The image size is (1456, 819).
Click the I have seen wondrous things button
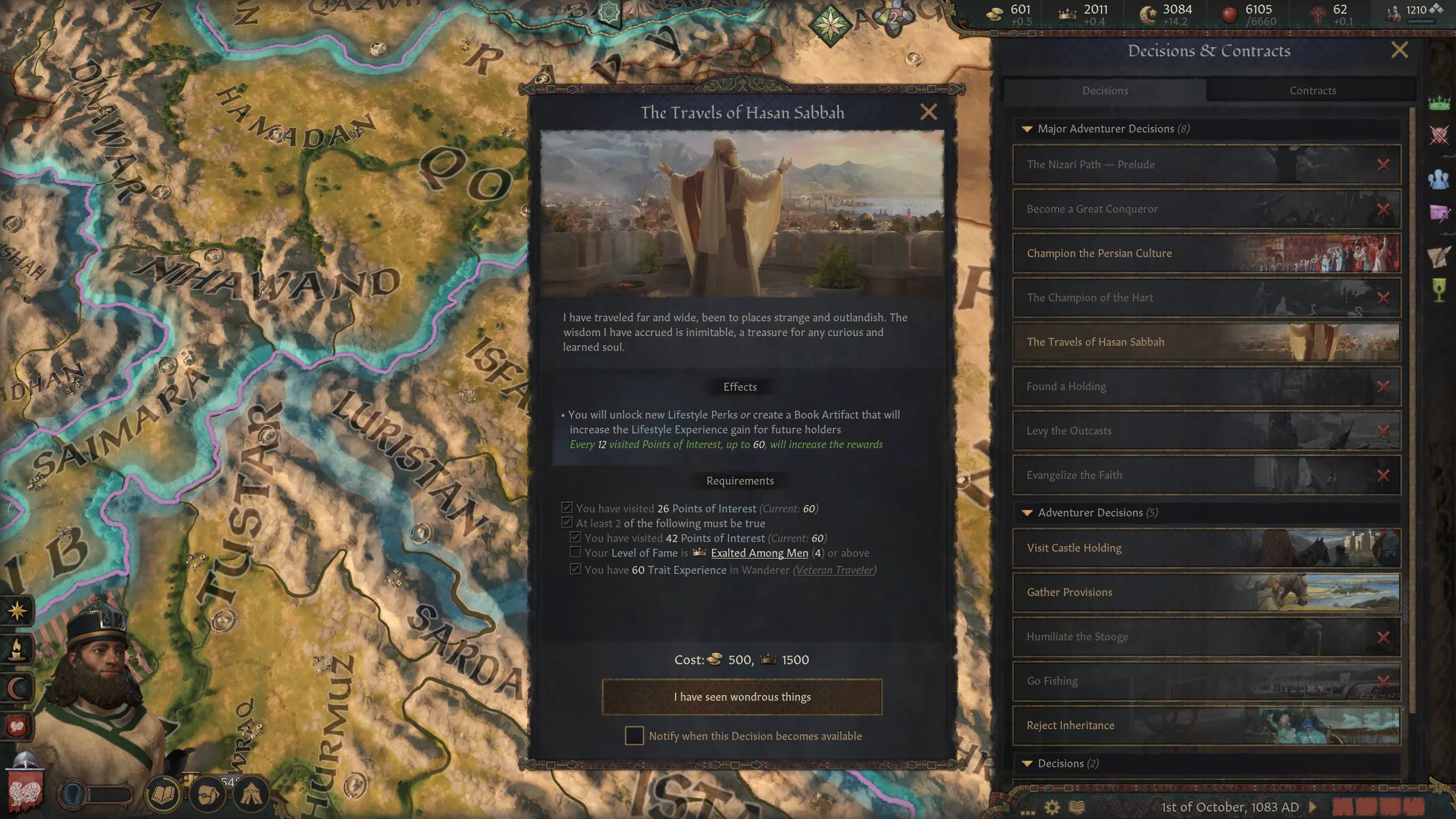741,696
